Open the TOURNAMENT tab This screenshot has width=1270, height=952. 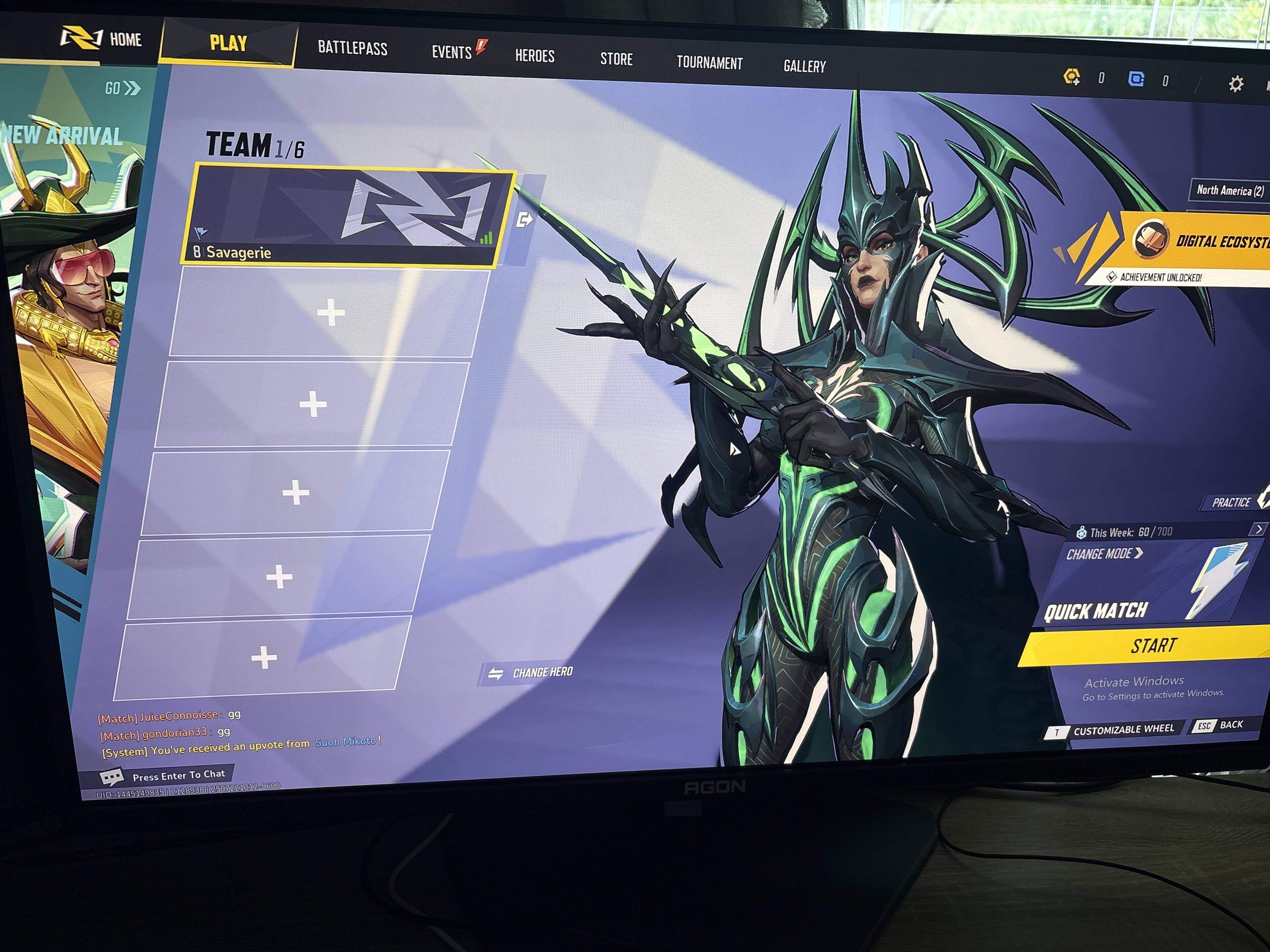click(x=709, y=62)
